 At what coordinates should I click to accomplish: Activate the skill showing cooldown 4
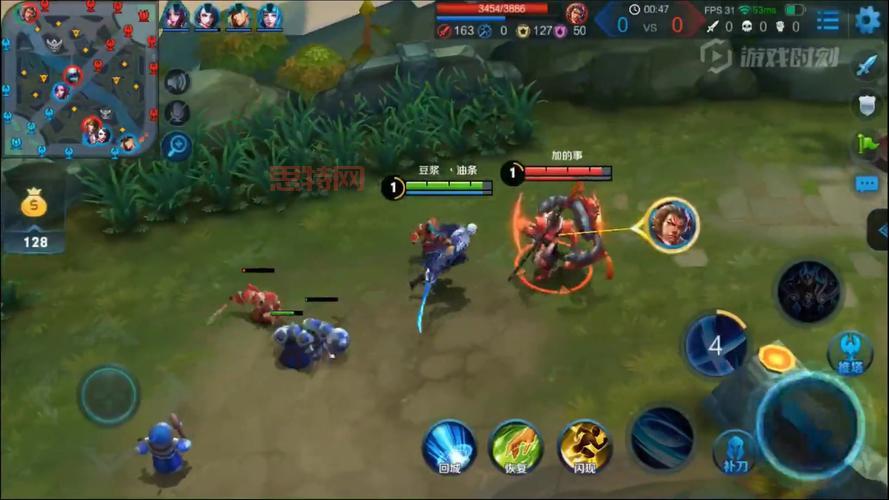(715, 345)
